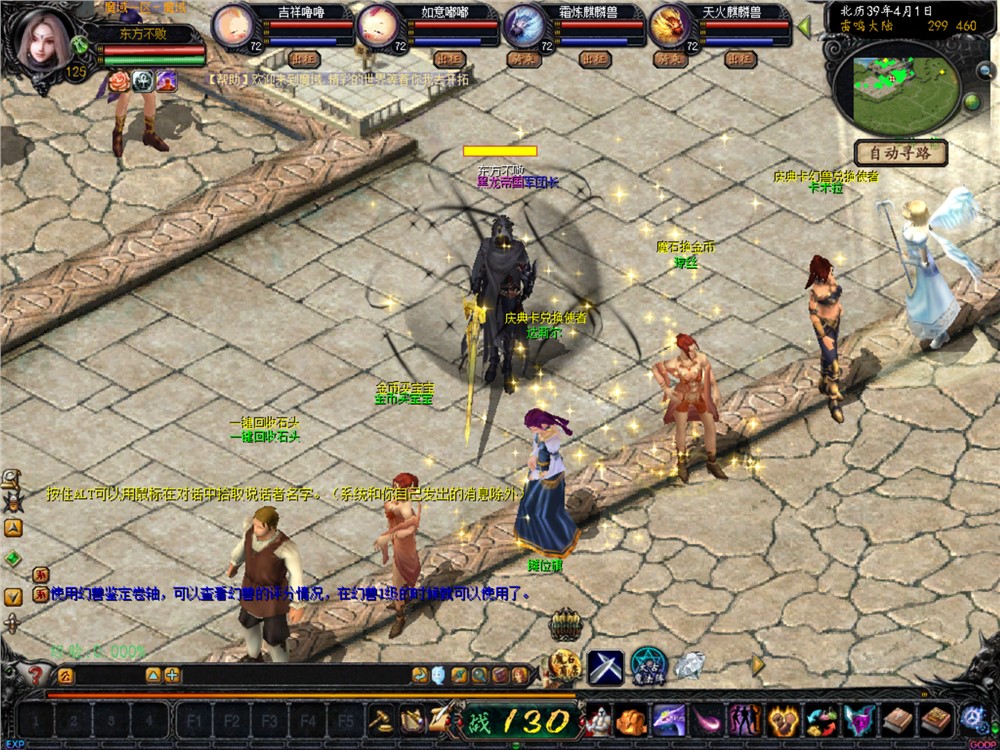
Task: Activate the pentagram magic circle icon
Action: (648, 666)
